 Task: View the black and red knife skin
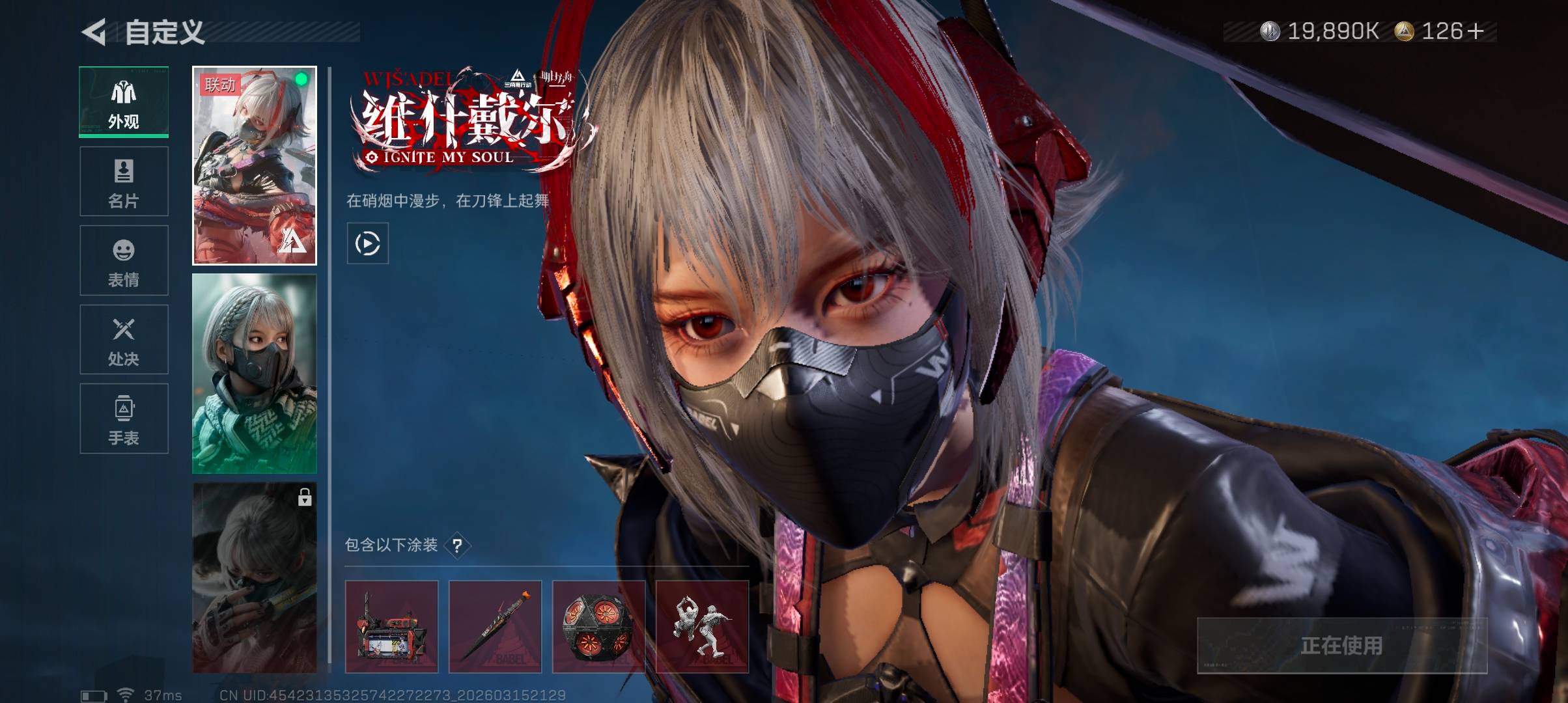495,626
